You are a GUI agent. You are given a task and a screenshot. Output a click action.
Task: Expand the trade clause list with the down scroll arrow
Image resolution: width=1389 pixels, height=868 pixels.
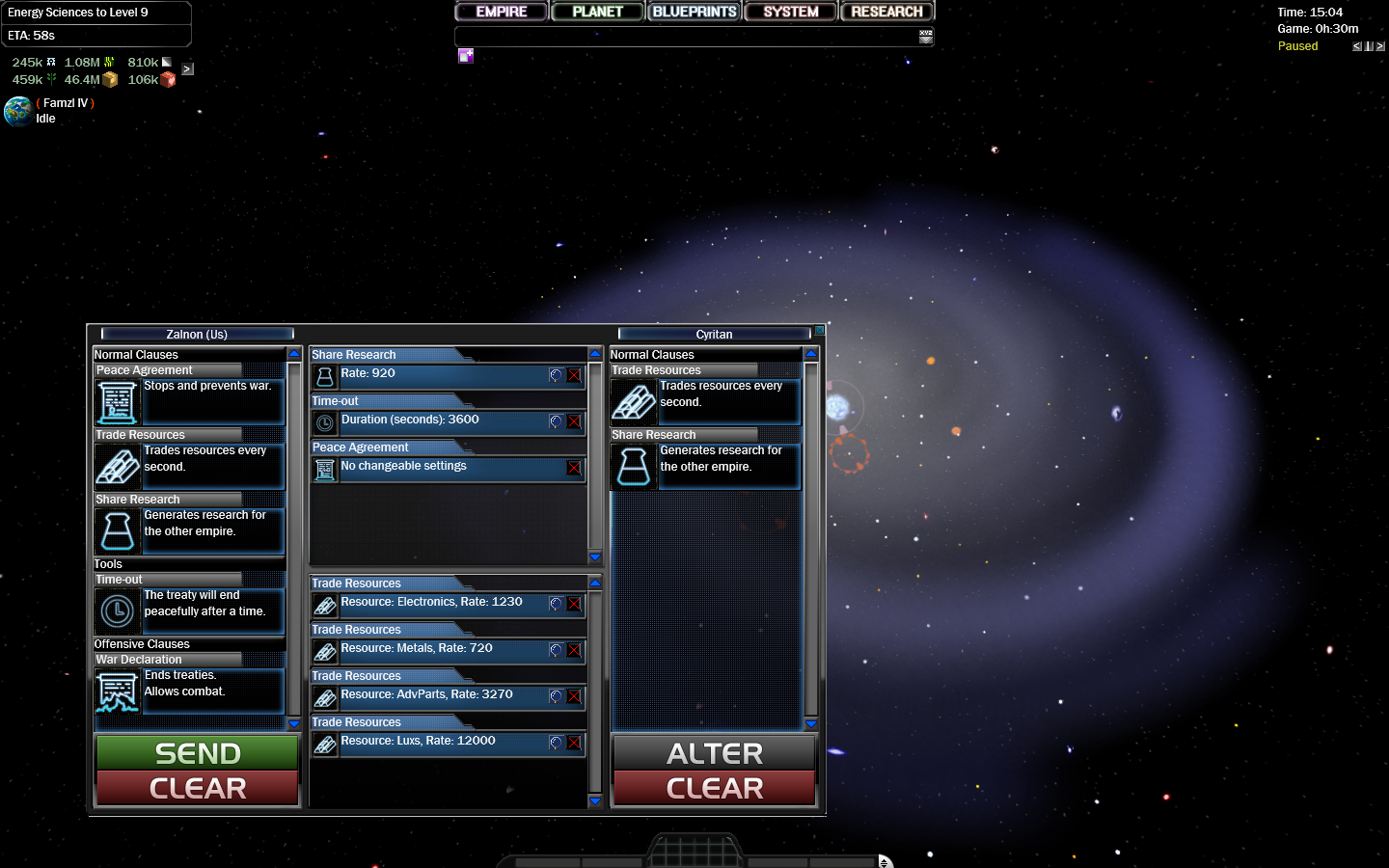click(x=595, y=800)
